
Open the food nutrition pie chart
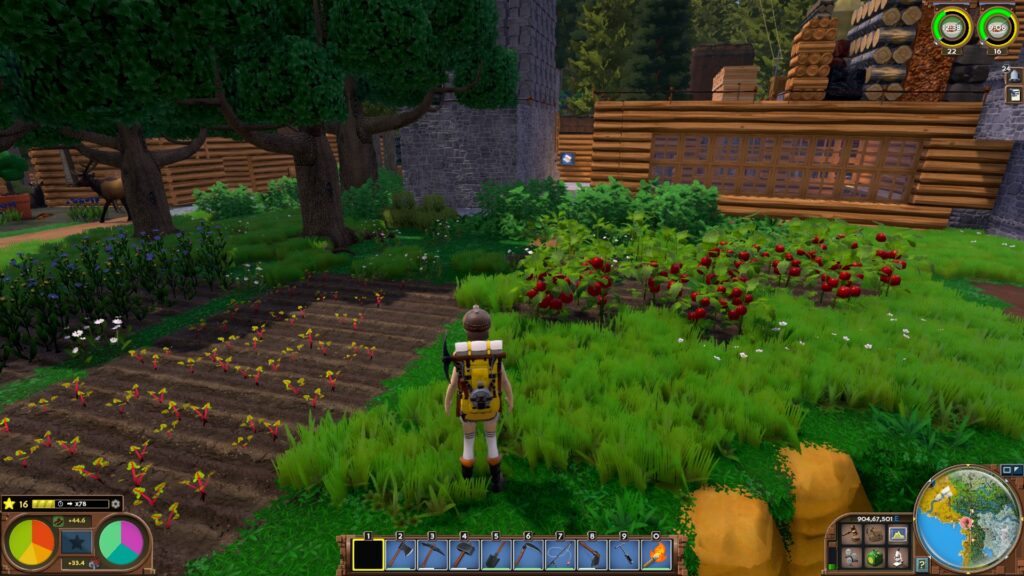click(x=31, y=542)
